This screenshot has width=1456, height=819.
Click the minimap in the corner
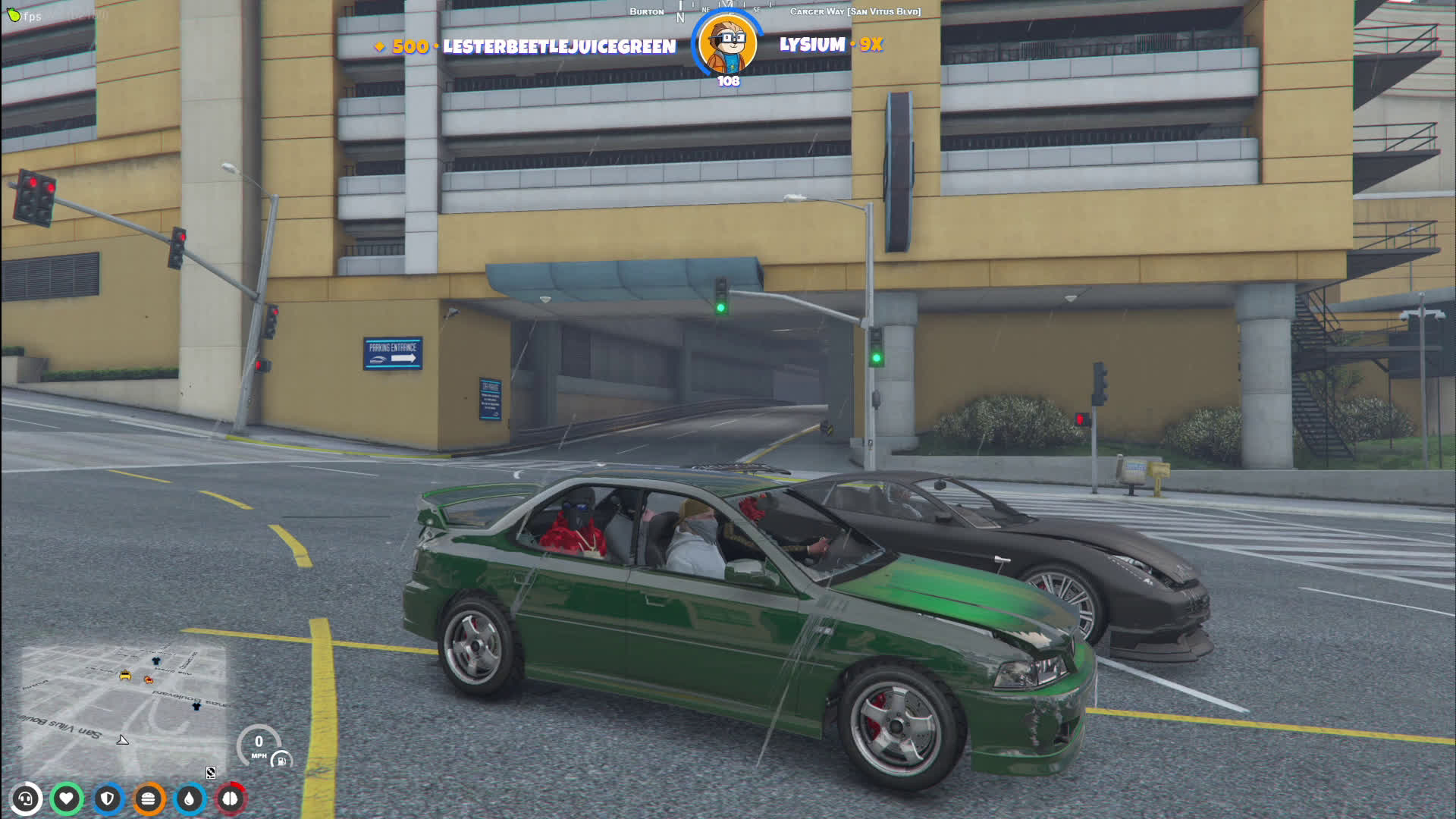click(124, 710)
